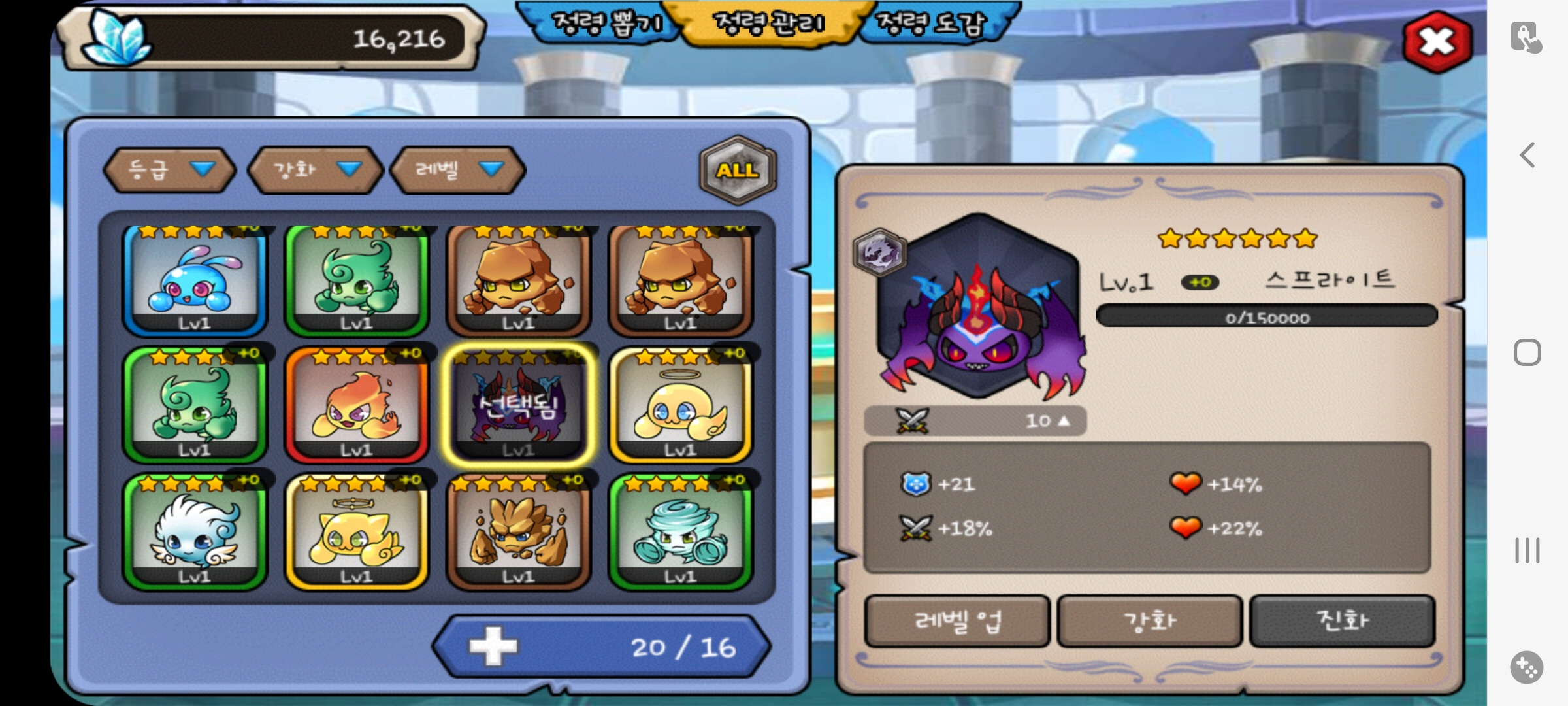
Task: Tap the Android back navigation arrow
Action: point(1527,156)
